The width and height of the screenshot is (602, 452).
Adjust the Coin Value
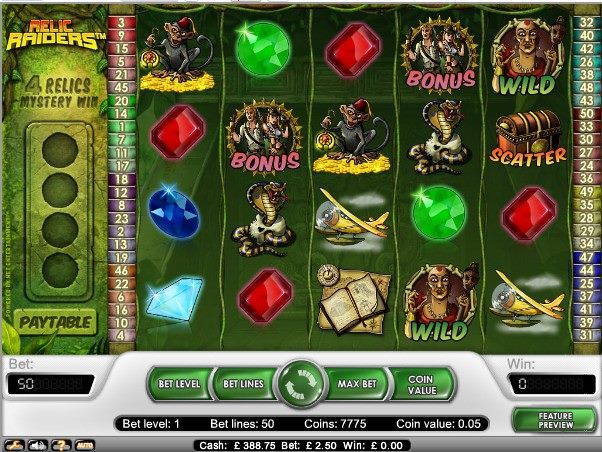[x=421, y=383]
